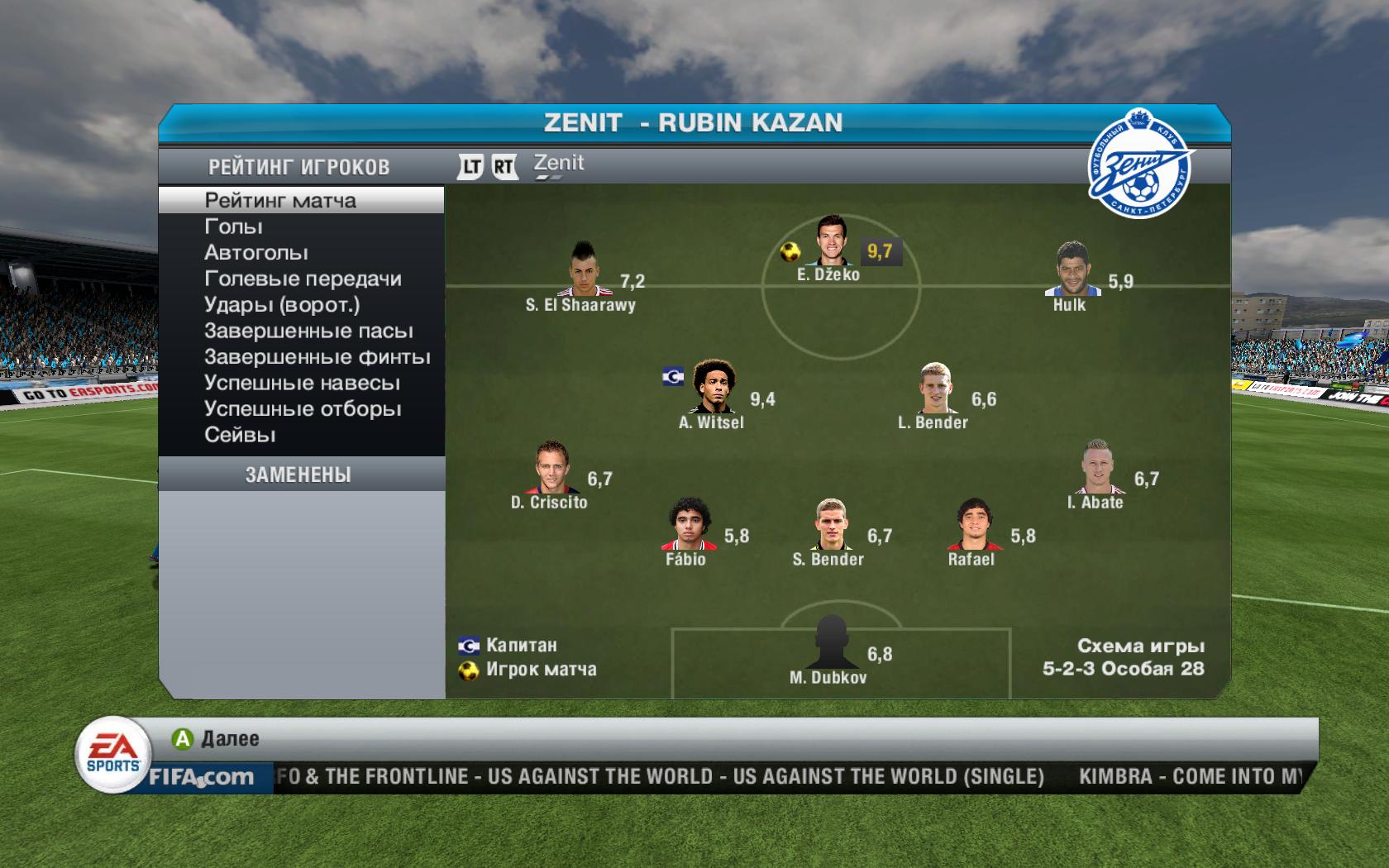Screen dimensions: 1389x868
Task: Select Успешные отборы entry
Action: pyautogui.click(x=303, y=409)
